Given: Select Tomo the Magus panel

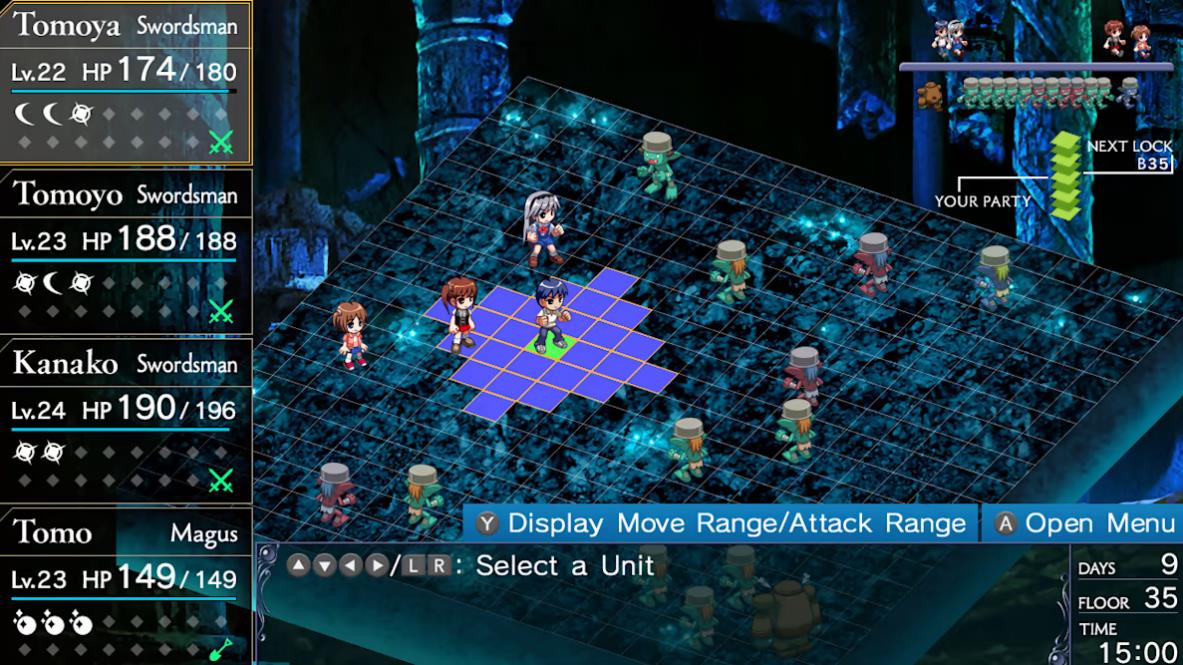Looking at the screenshot, I should (125, 587).
